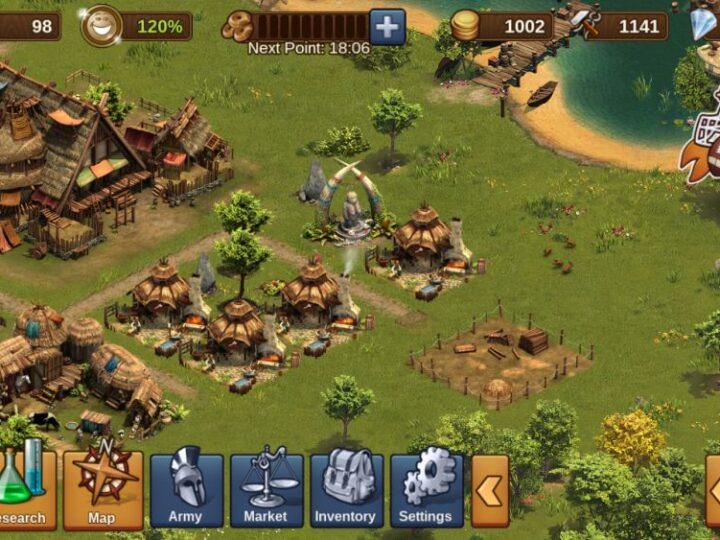Open the Inventory
The height and width of the screenshot is (540, 720).
click(x=346, y=489)
